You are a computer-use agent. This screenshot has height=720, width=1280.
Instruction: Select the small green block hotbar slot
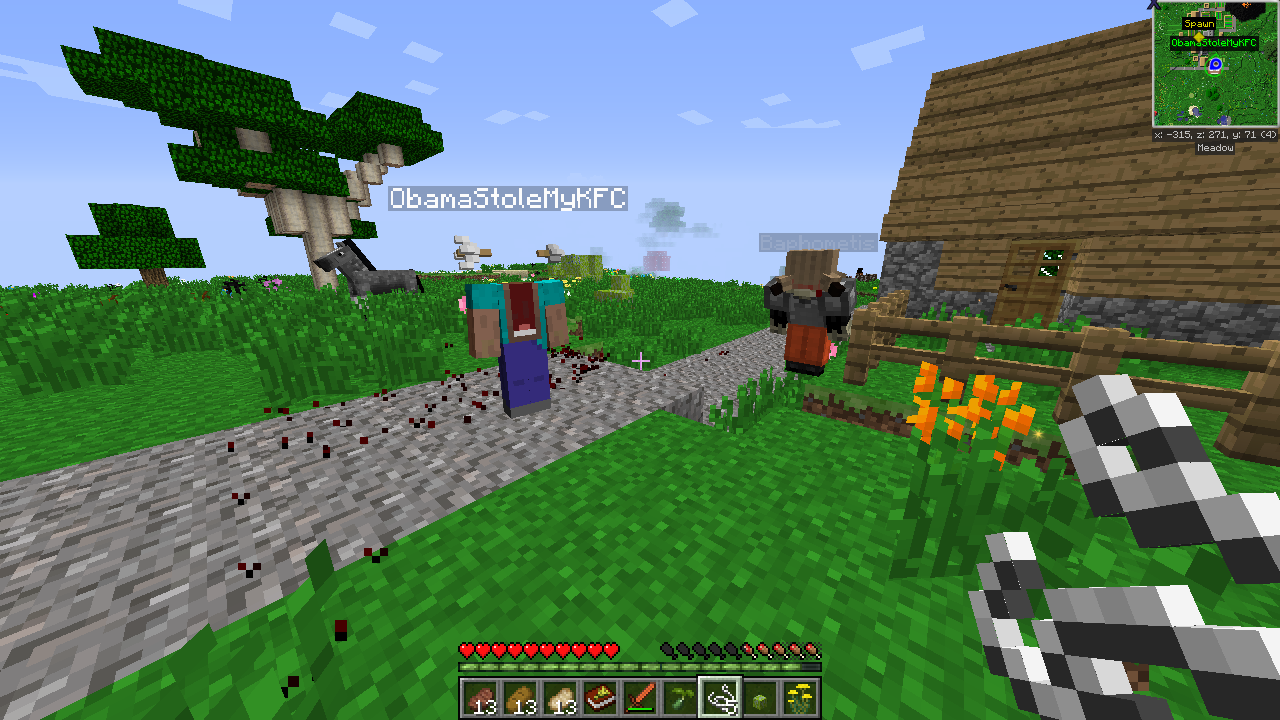pyautogui.click(x=760, y=697)
